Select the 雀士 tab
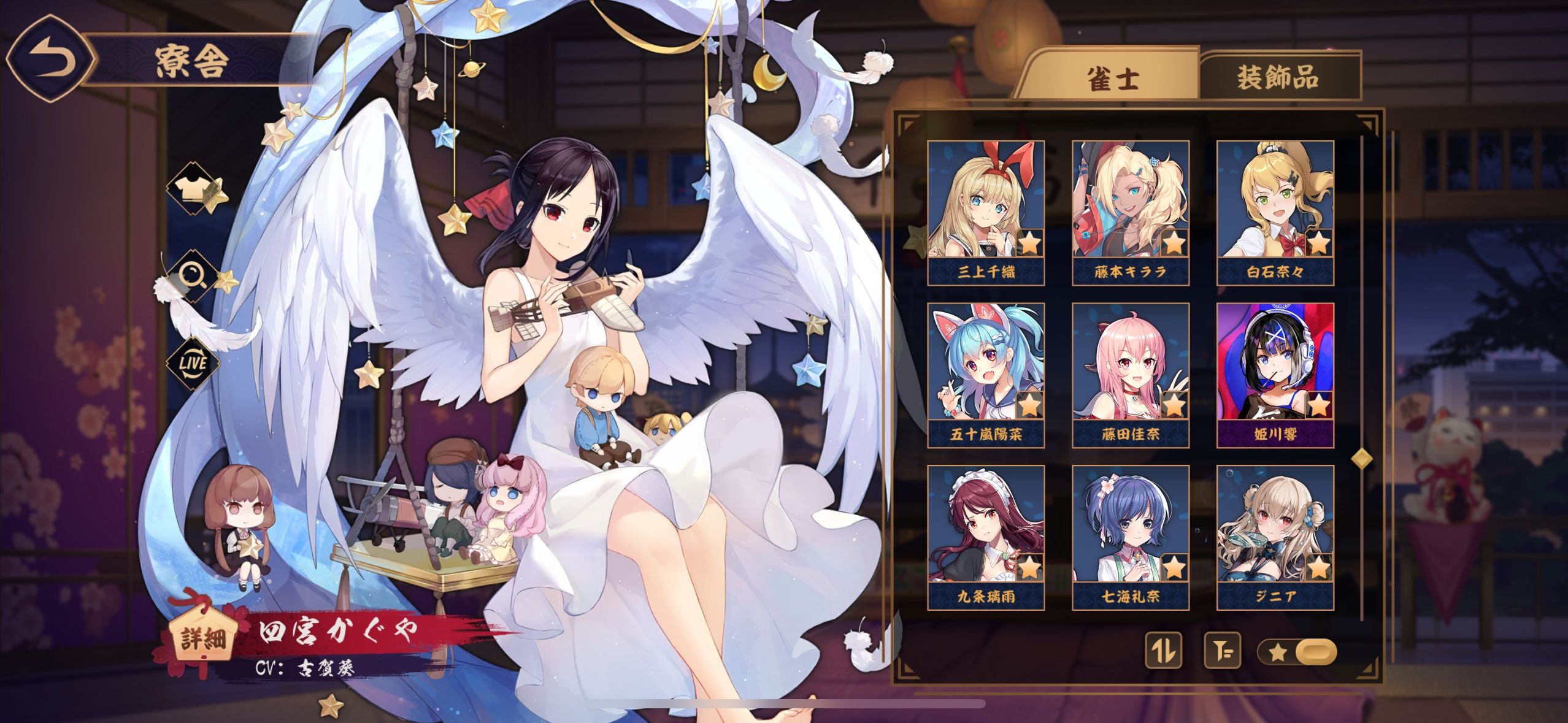Screen dimensions: 1568x723 click(1113, 79)
